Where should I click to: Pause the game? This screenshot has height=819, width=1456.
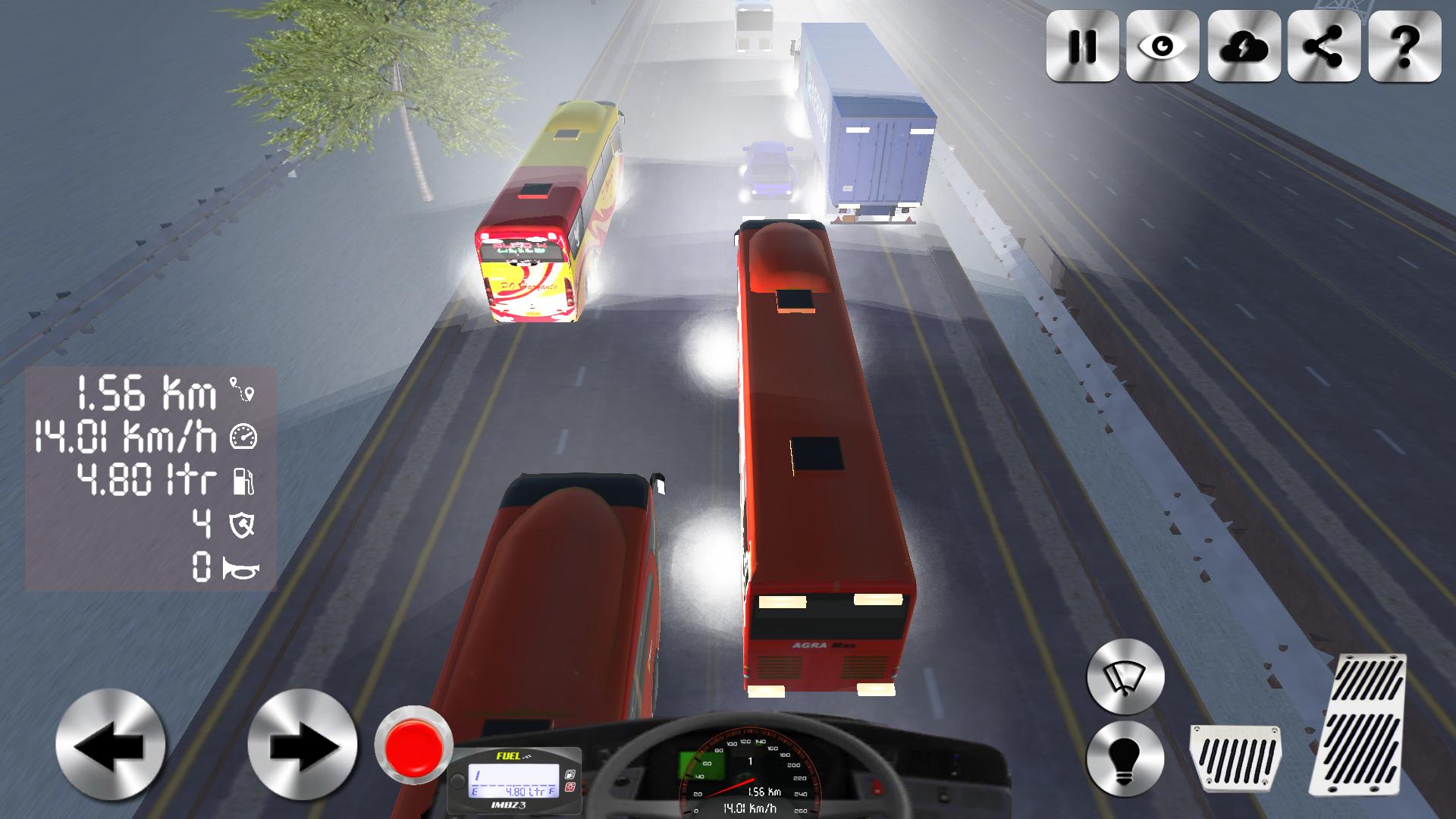pyautogui.click(x=1084, y=48)
